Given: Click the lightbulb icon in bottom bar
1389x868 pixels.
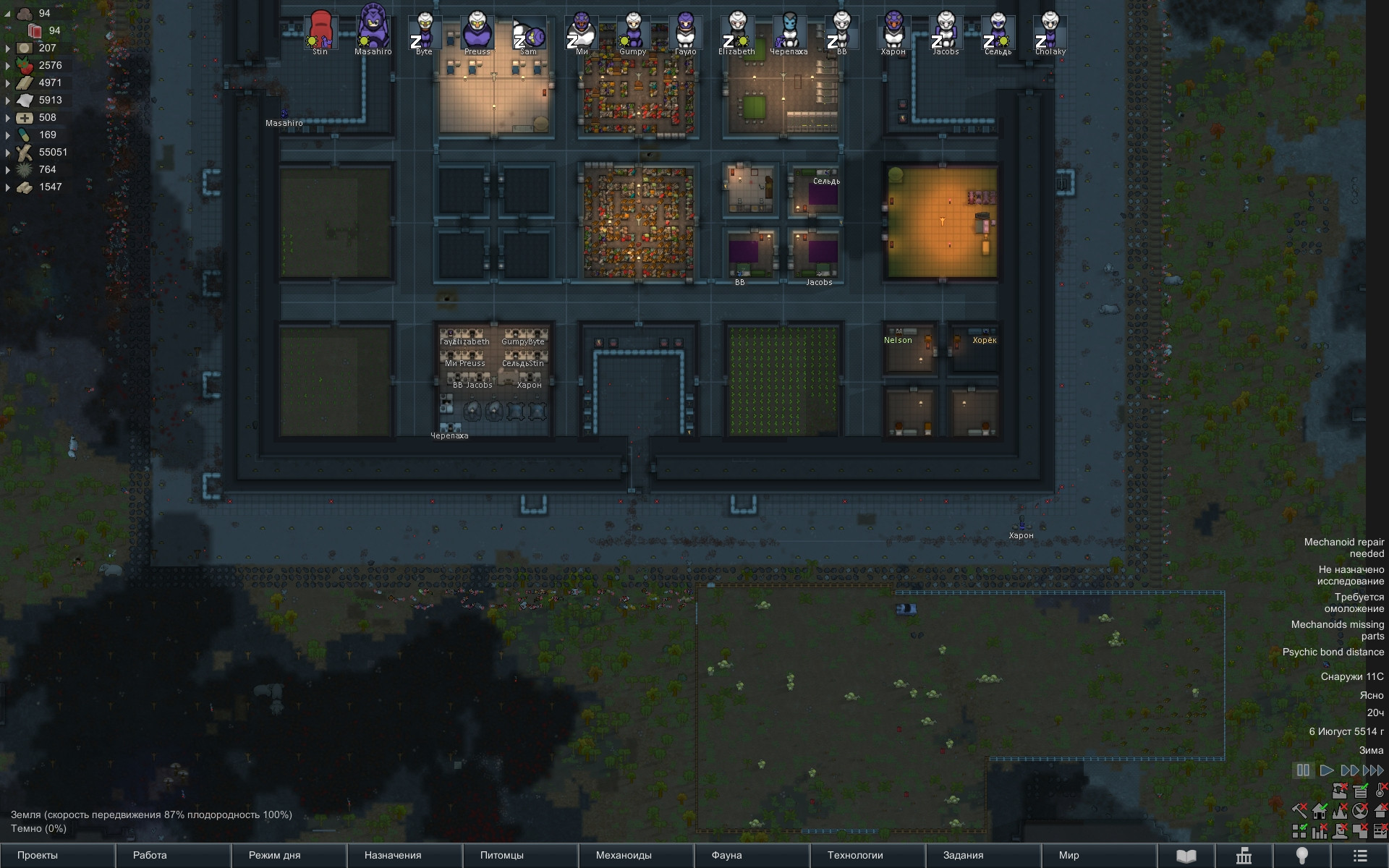Looking at the screenshot, I should click(x=1302, y=856).
